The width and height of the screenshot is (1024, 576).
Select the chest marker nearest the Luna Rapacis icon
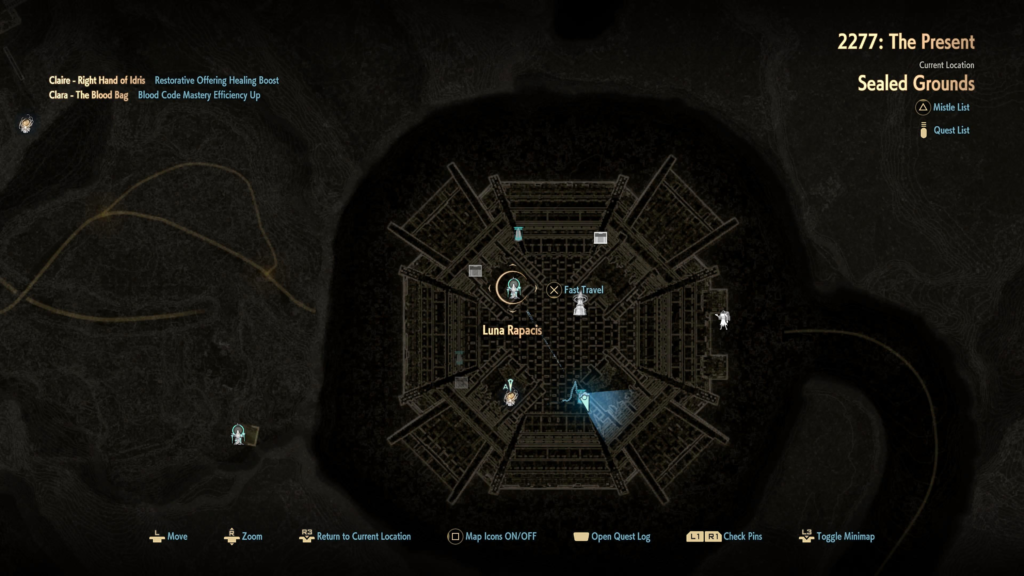coord(476,271)
